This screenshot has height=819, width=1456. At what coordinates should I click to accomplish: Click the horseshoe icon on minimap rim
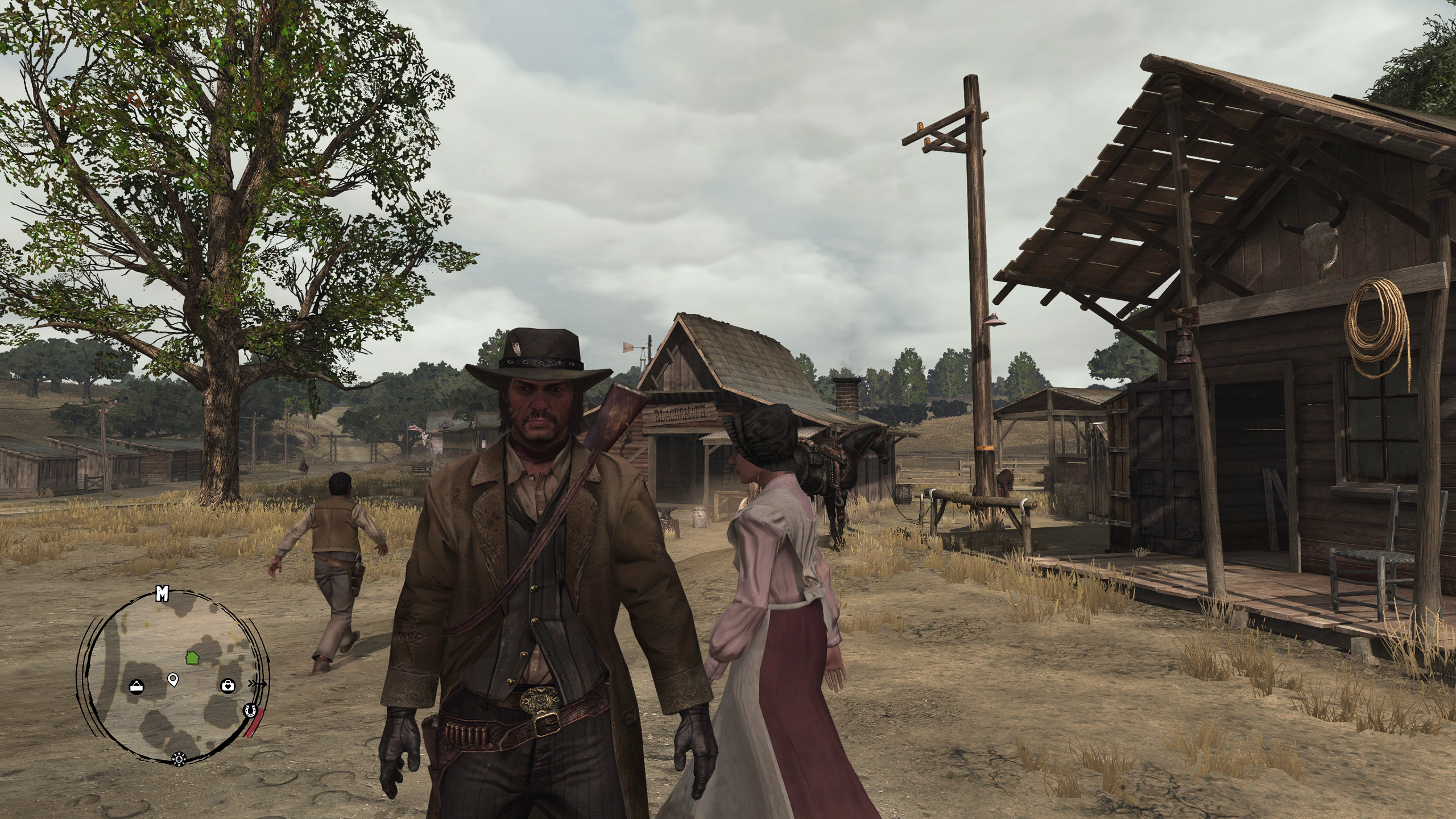pos(249,710)
